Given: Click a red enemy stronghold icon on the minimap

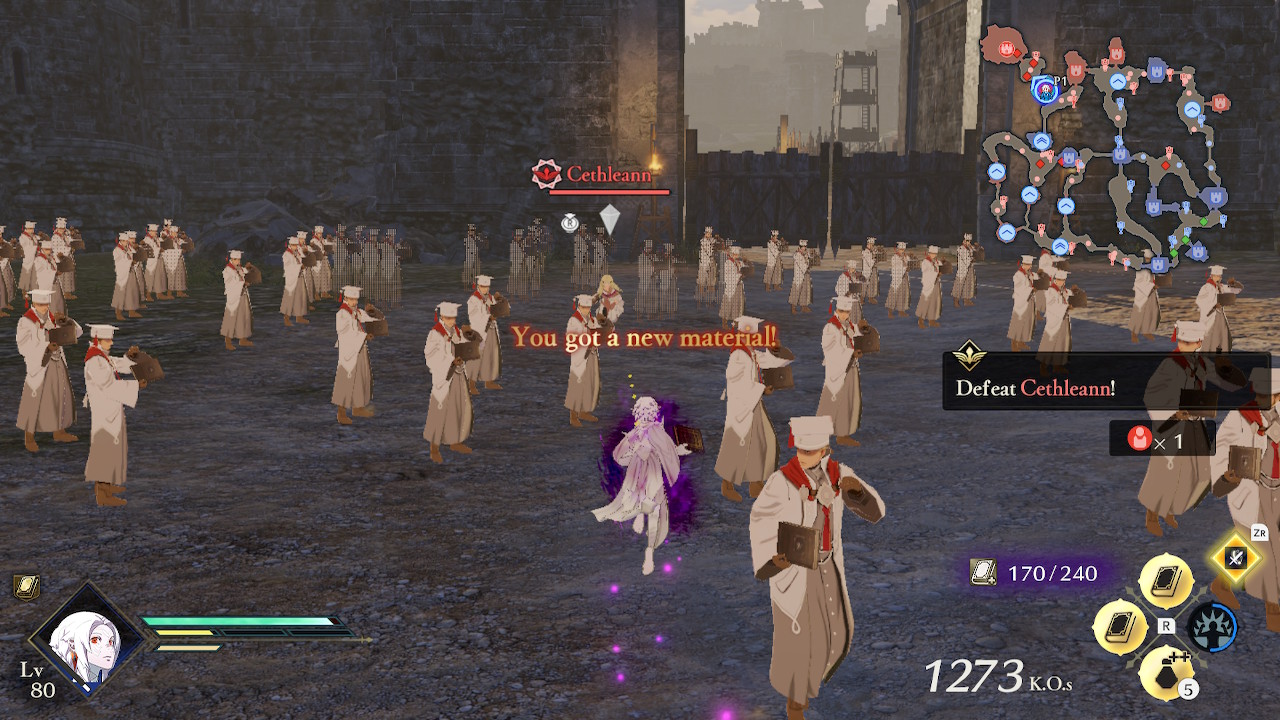Looking at the screenshot, I should [x=1007, y=49].
